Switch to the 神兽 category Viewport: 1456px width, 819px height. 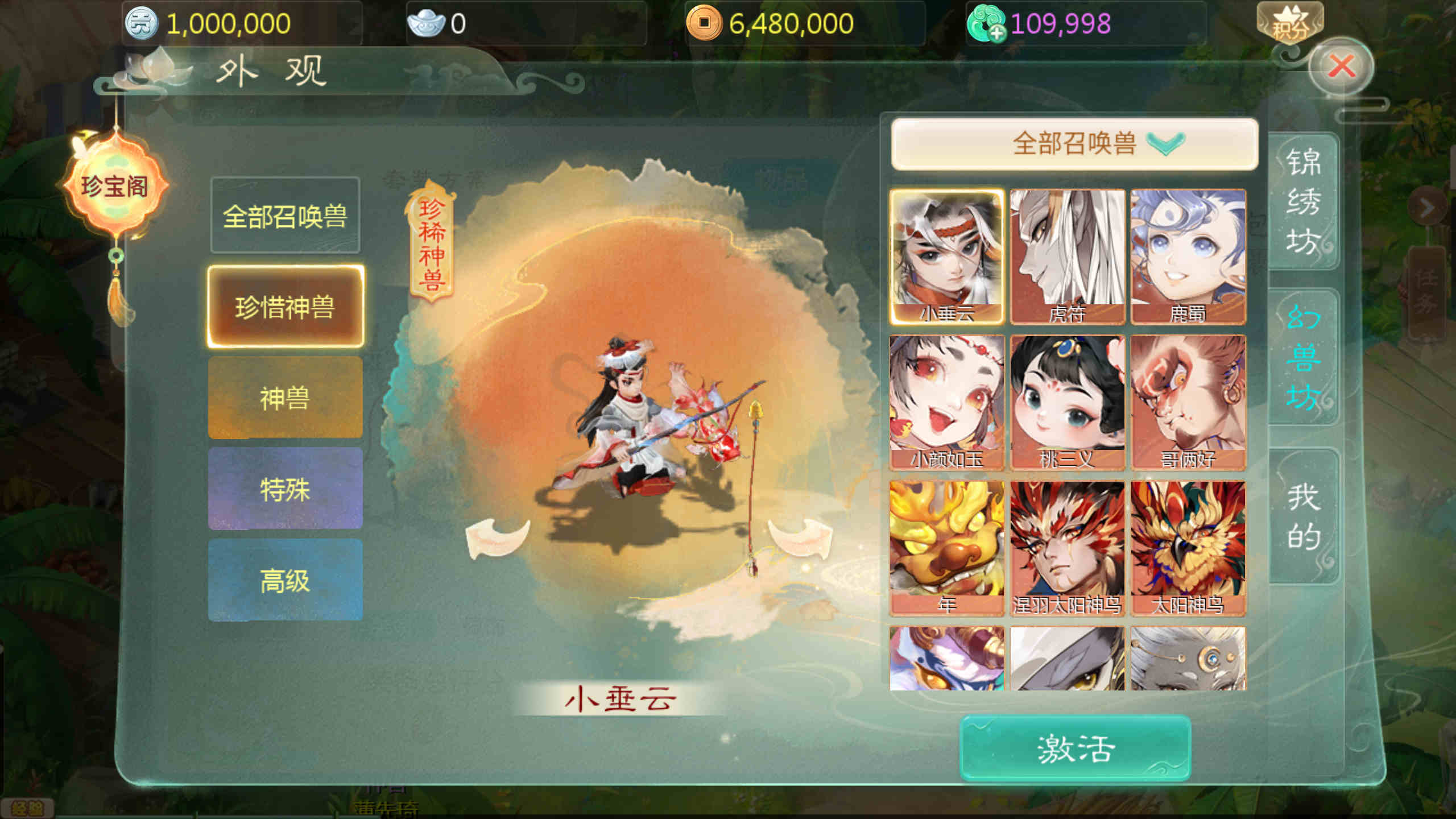tap(285, 398)
